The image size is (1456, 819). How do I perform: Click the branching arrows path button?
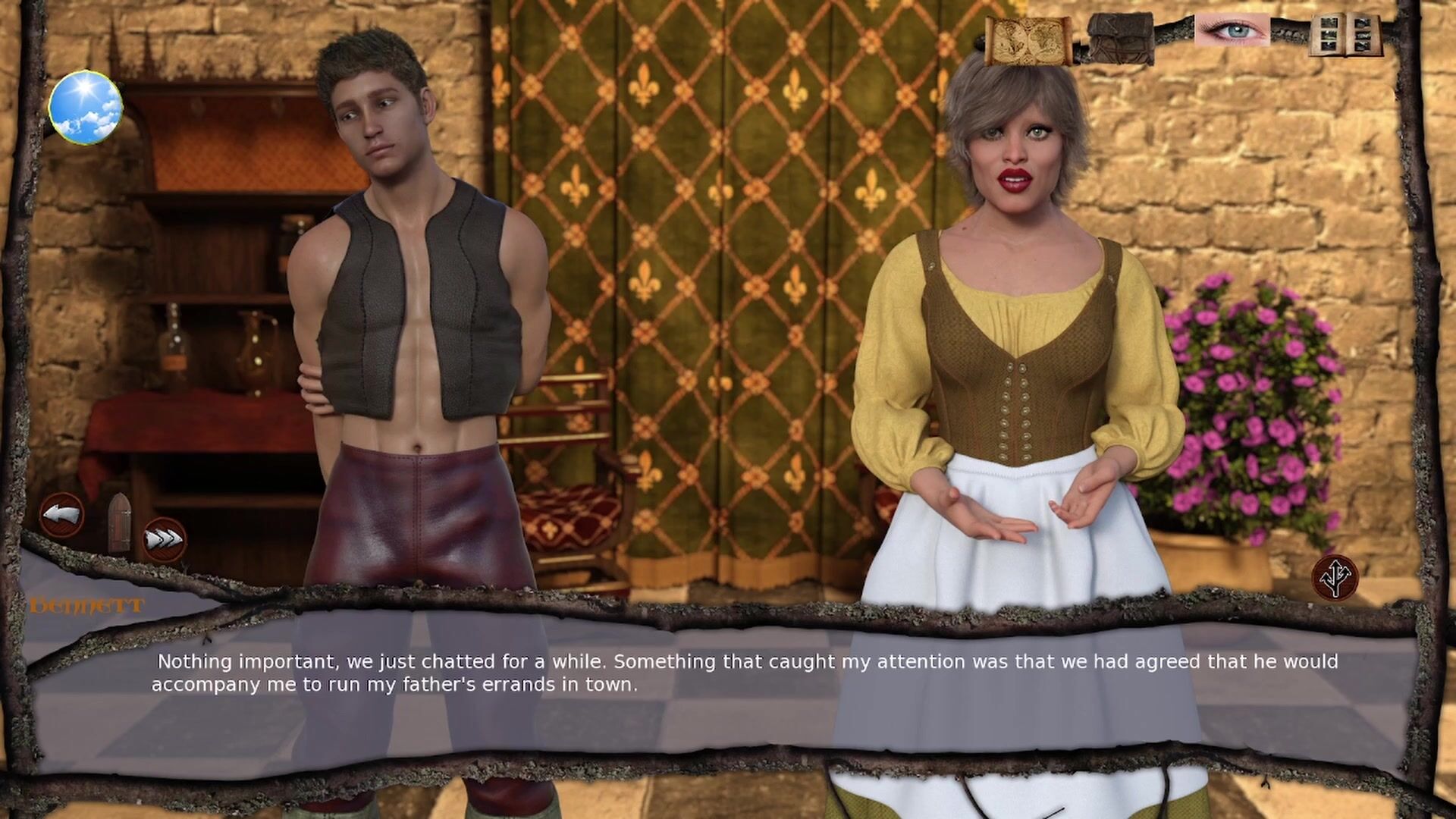[x=1335, y=578]
